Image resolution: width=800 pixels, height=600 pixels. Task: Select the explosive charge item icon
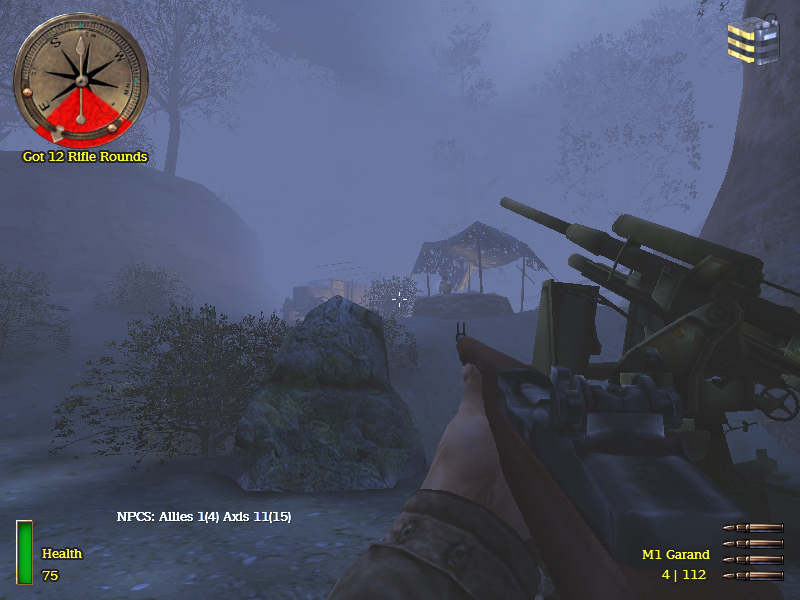coord(753,39)
